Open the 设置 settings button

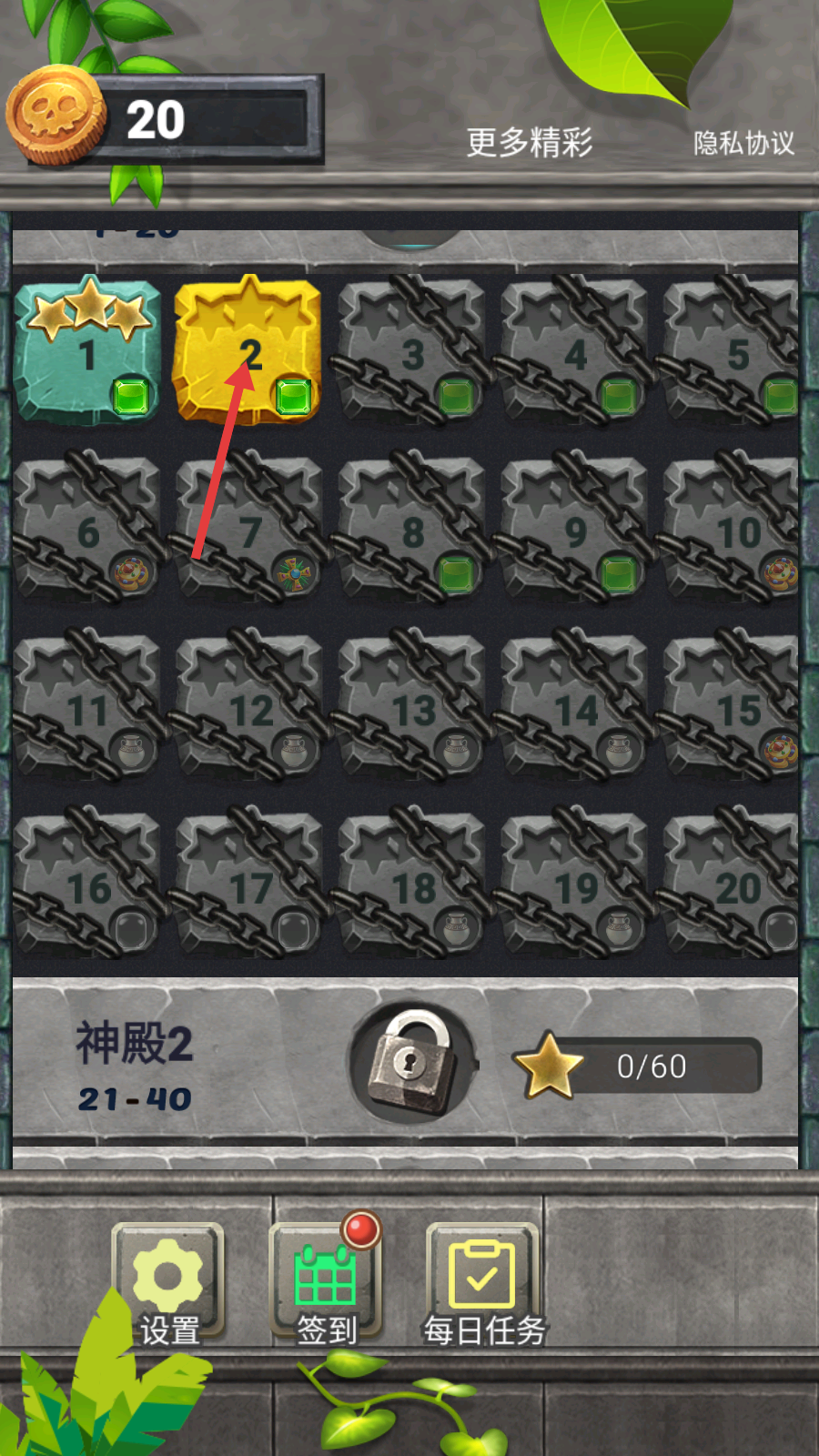168,1285
